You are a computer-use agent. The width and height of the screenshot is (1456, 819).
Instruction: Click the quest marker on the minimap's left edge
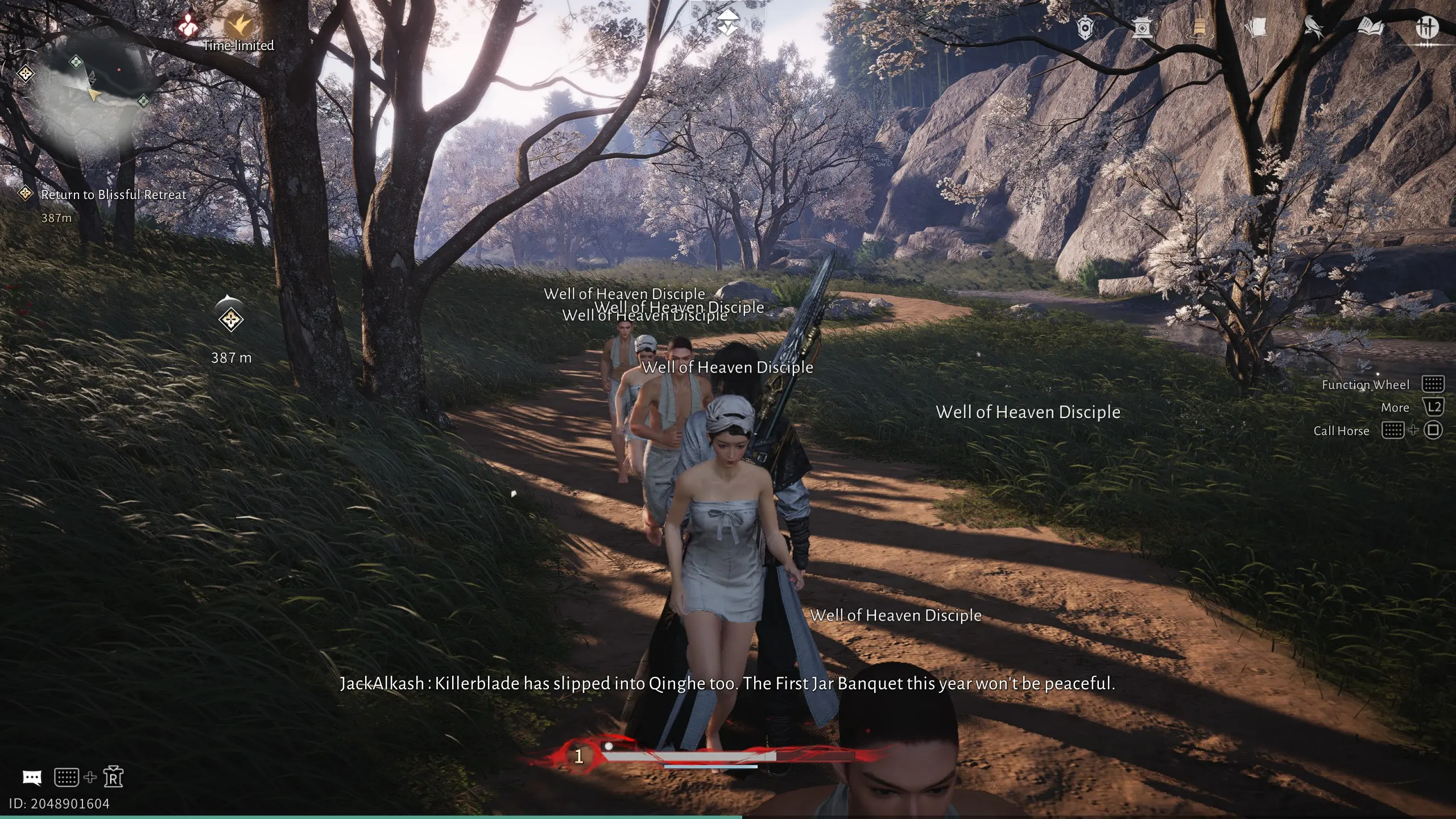click(25, 73)
